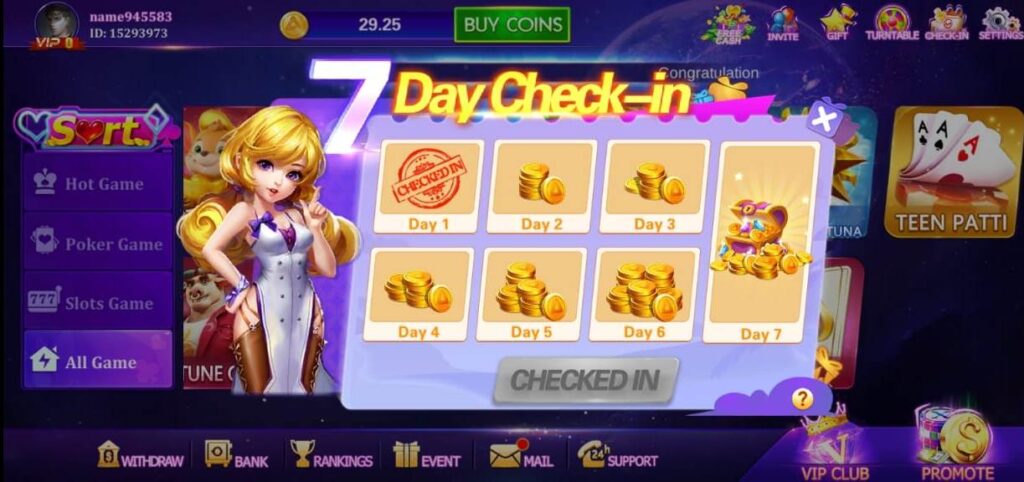Launch the Teen Patti game
1024x482 pixels.
[x=952, y=173]
